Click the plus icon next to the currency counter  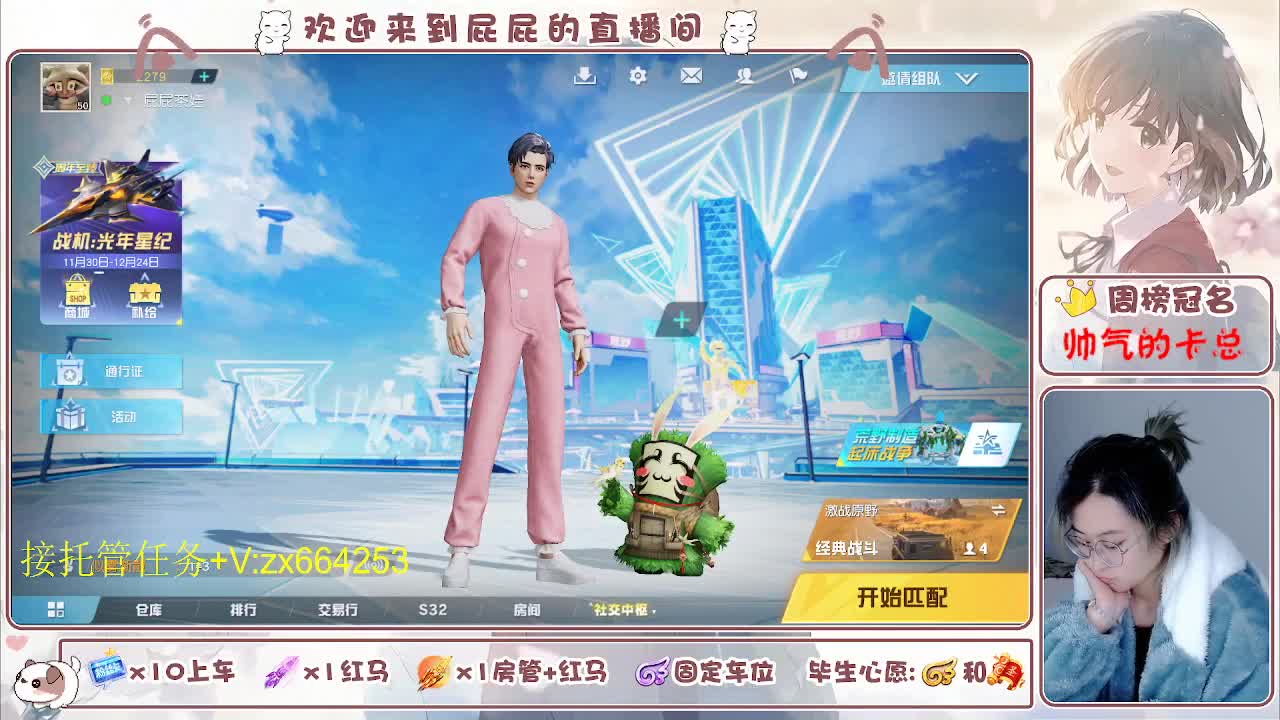point(205,74)
